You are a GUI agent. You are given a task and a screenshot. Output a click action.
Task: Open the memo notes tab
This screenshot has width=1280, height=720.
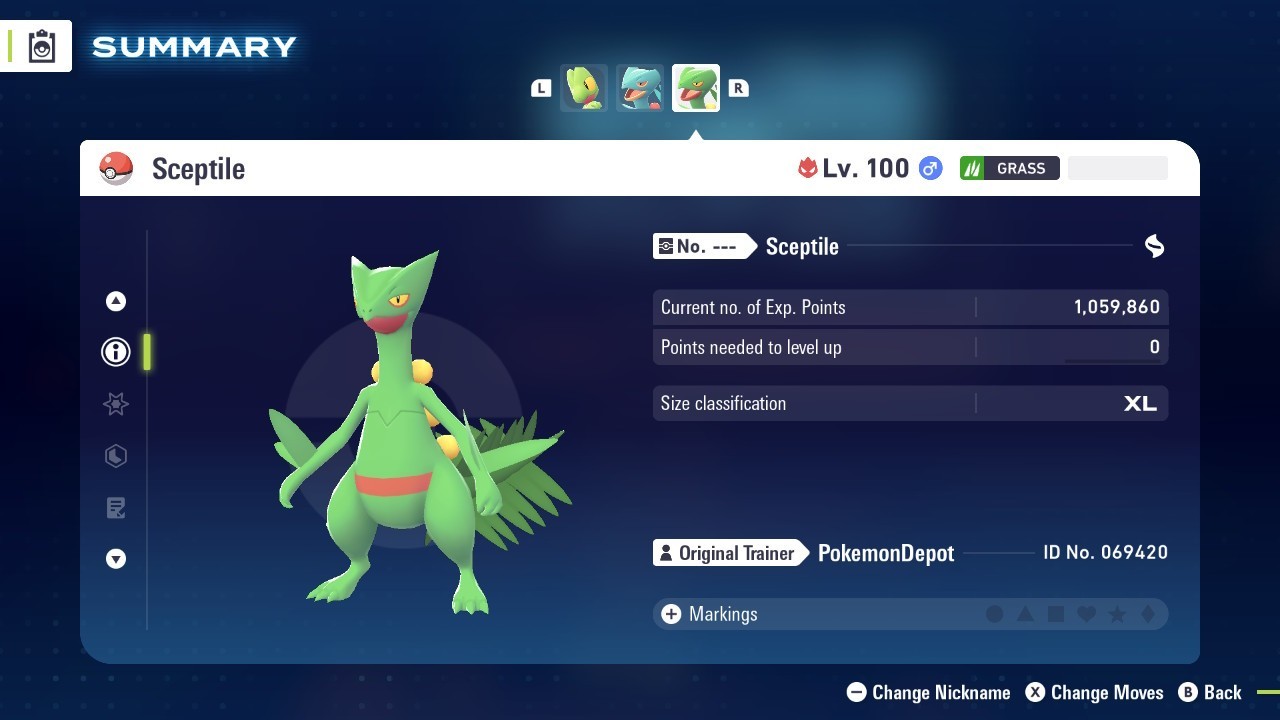(116, 508)
